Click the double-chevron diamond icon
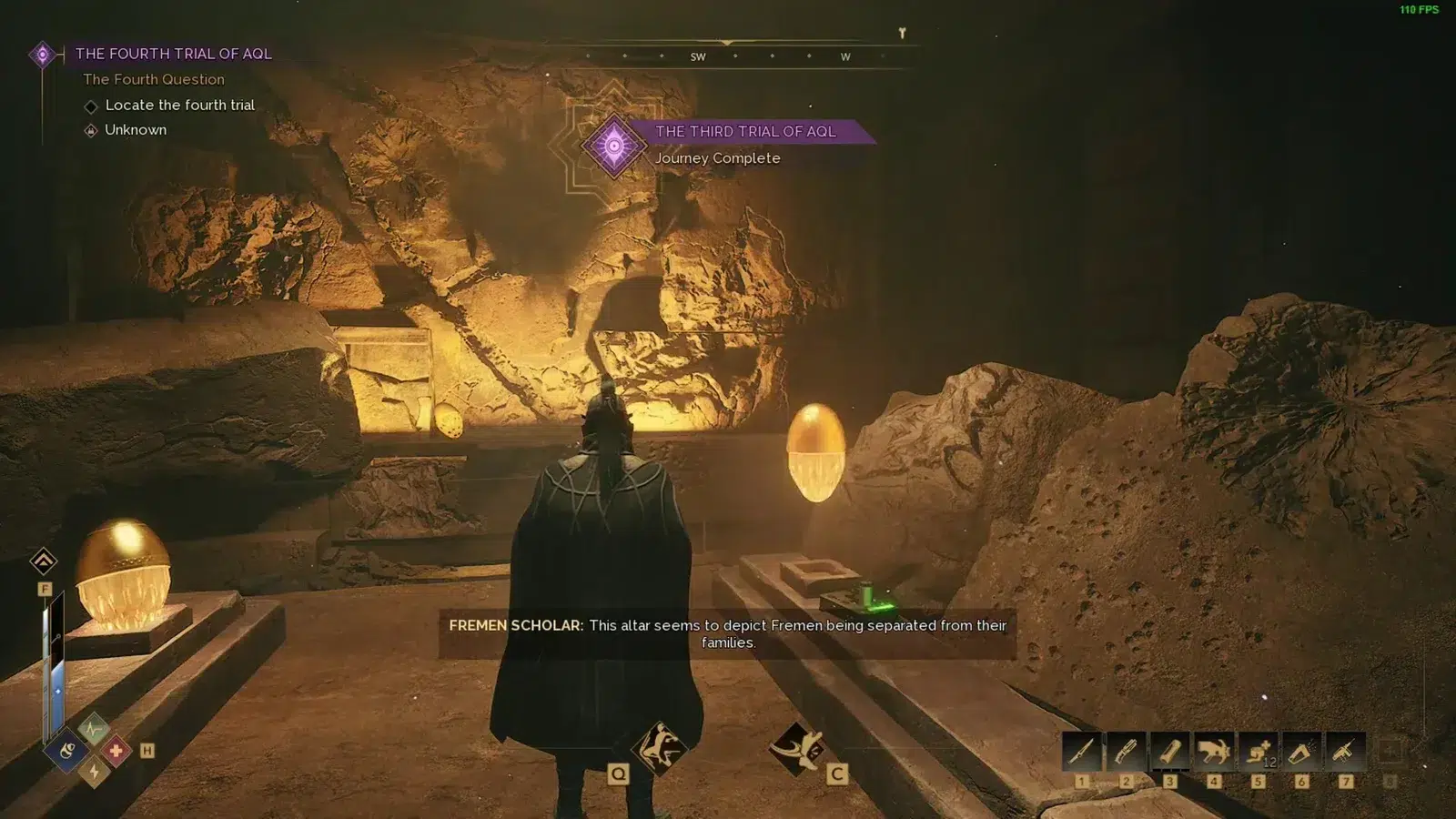Screen dimensions: 1456x819 [44, 561]
